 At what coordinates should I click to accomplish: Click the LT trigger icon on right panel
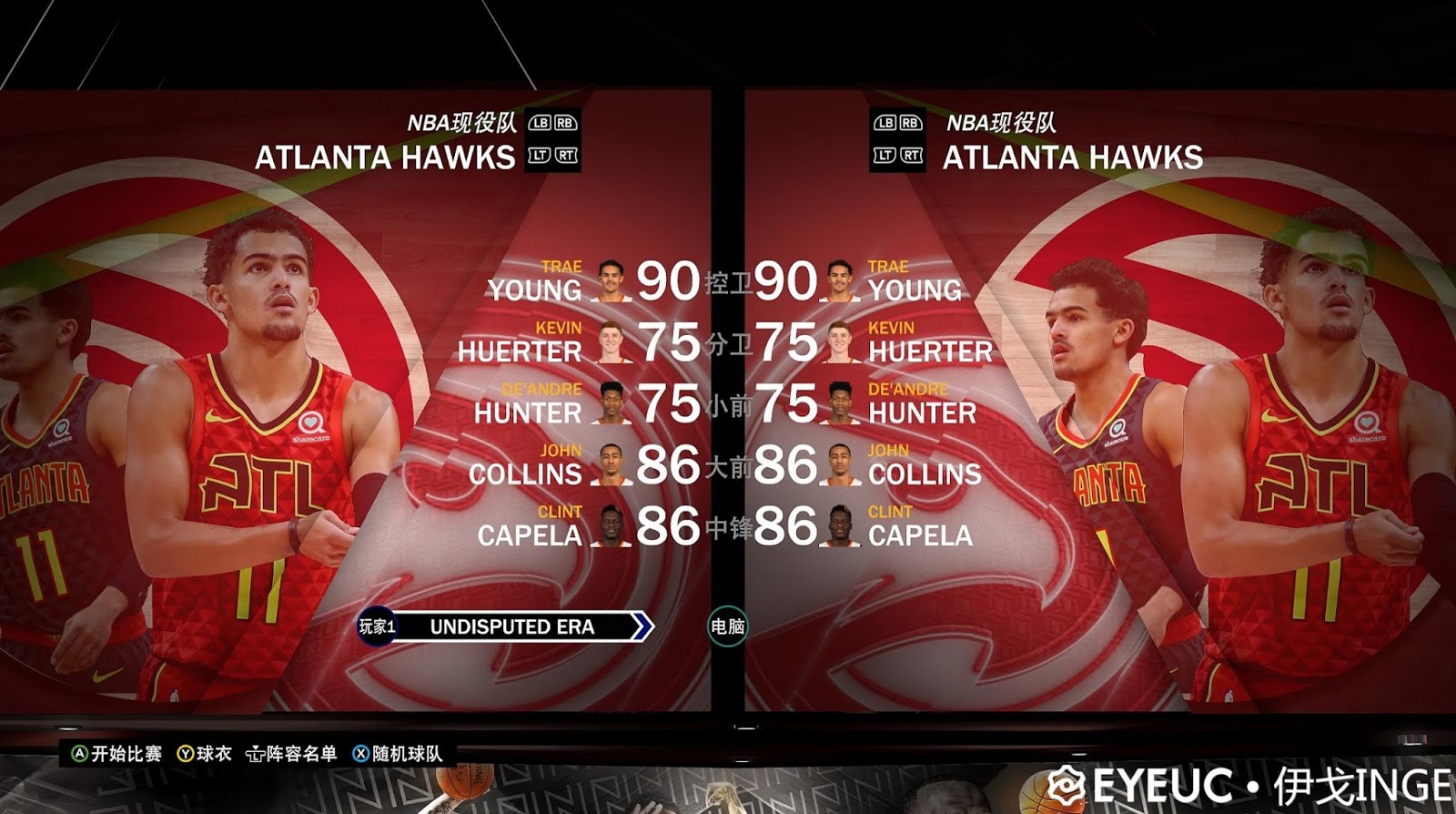pos(884,157)
